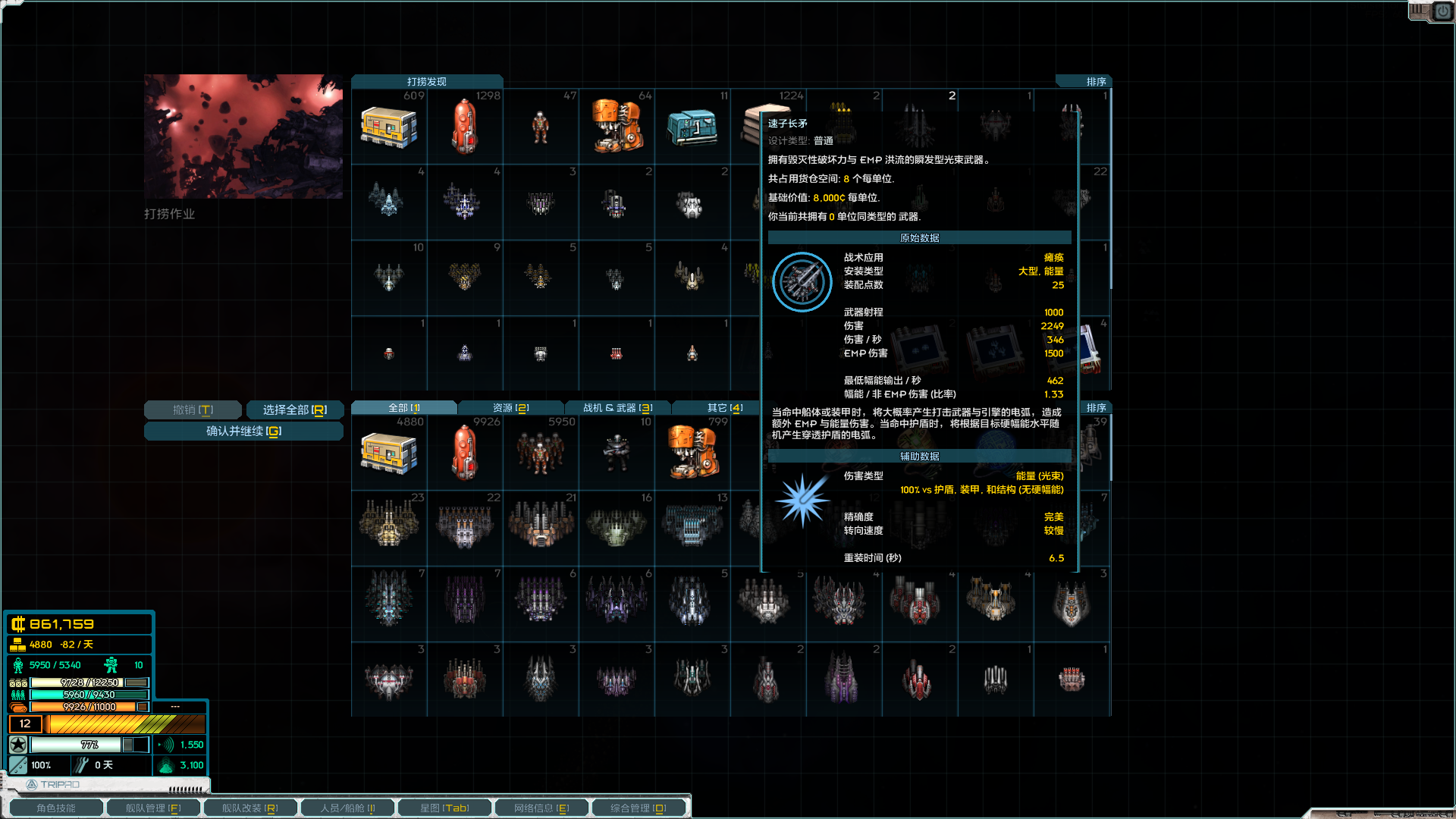The width and height of the screenshot is (1456, 819).
Task: Click the credits symbol next to 861,759
Action: coord(19,624)
